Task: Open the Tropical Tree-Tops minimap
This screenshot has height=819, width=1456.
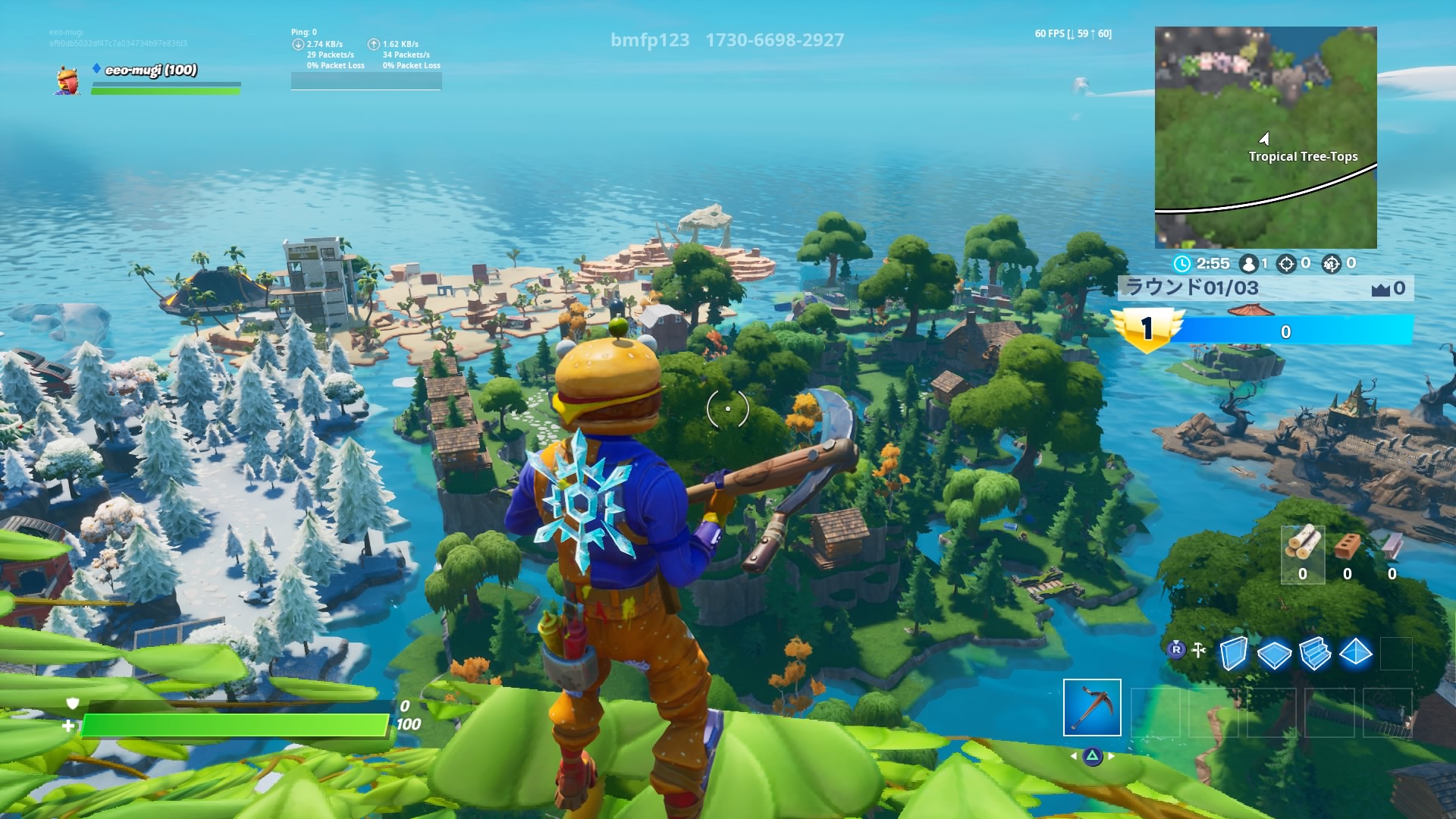Action: click(1265, 137)
